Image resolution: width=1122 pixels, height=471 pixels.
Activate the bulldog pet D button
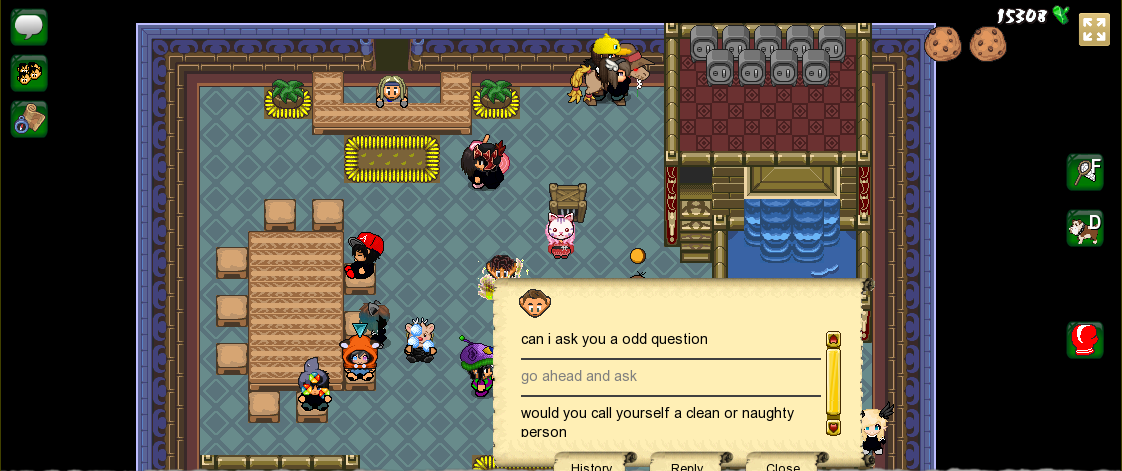pos(1084,228)
